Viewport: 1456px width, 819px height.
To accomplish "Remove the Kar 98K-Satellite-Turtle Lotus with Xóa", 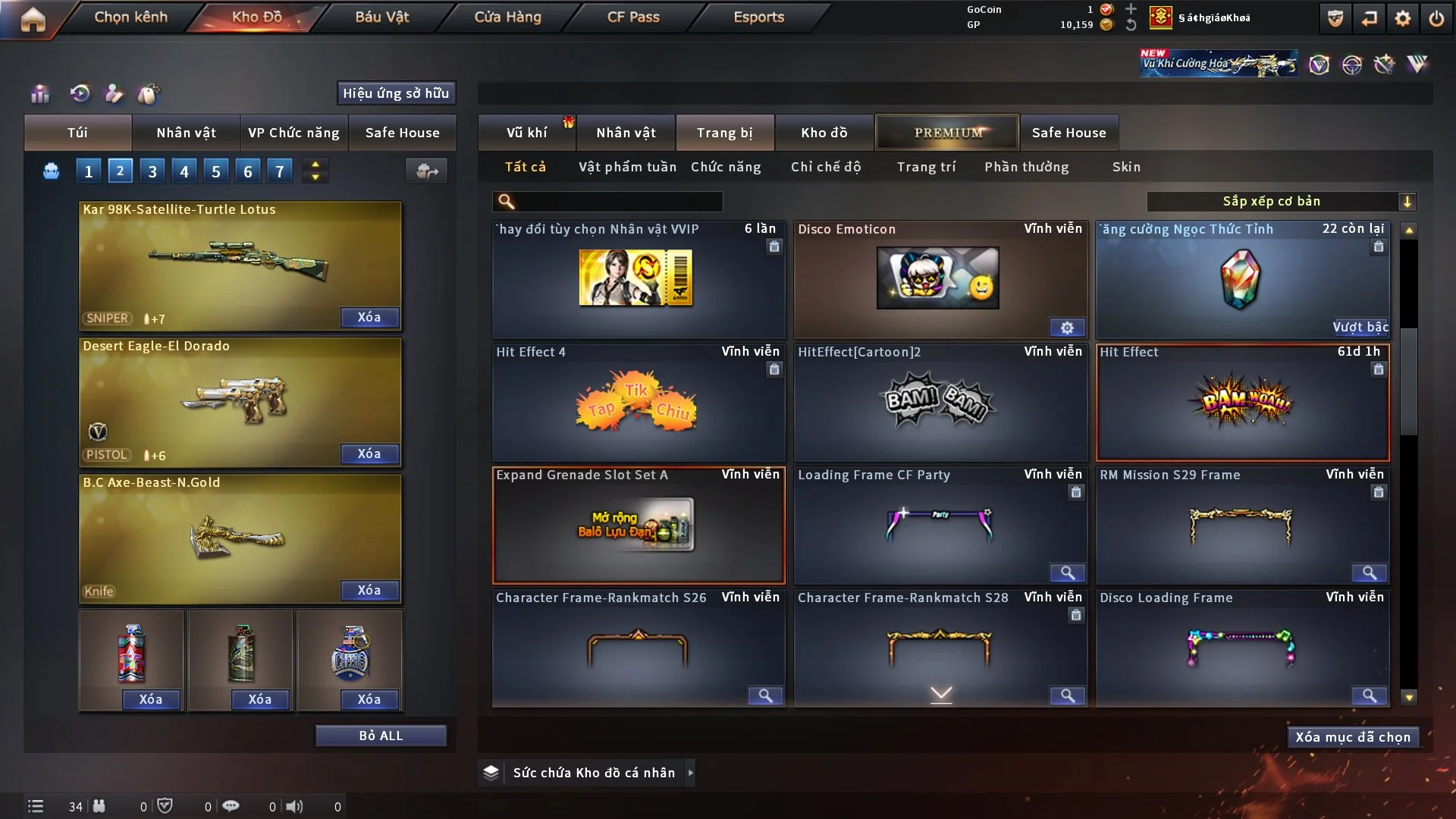I will (369, 317).
